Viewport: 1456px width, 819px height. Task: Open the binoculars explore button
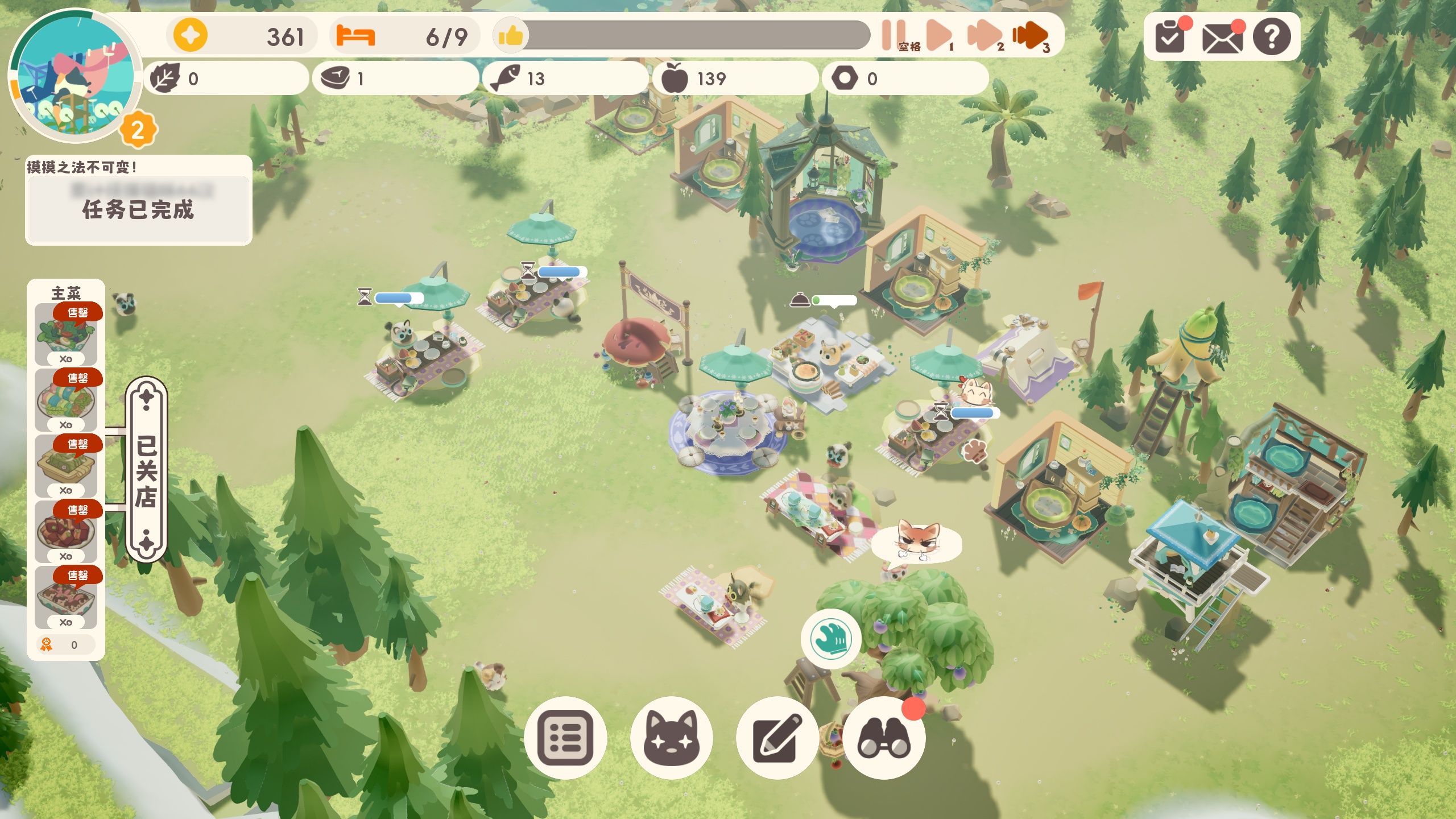[884, 738]
